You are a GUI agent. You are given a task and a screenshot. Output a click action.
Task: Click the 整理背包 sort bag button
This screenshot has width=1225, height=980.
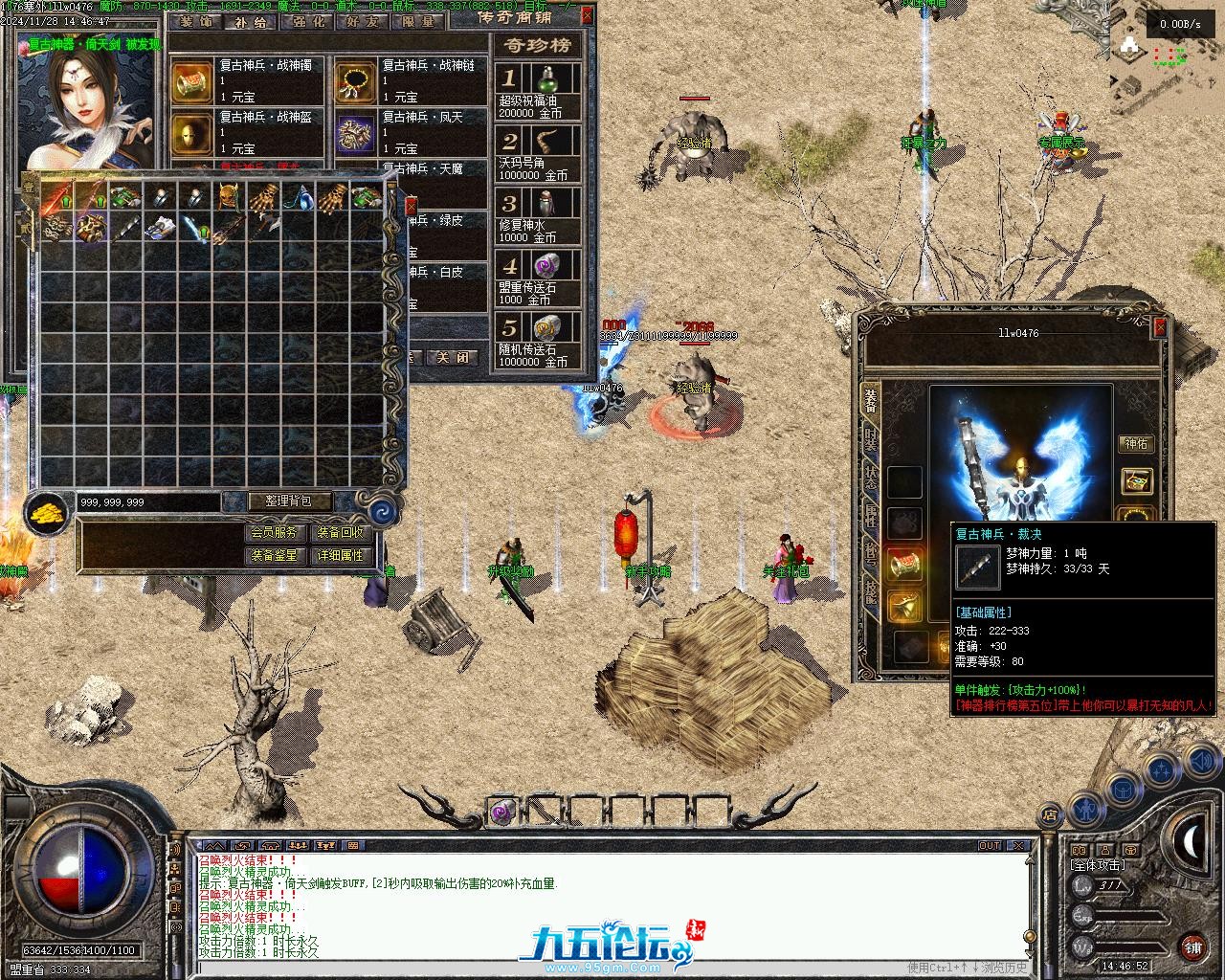tap(290, 501)
